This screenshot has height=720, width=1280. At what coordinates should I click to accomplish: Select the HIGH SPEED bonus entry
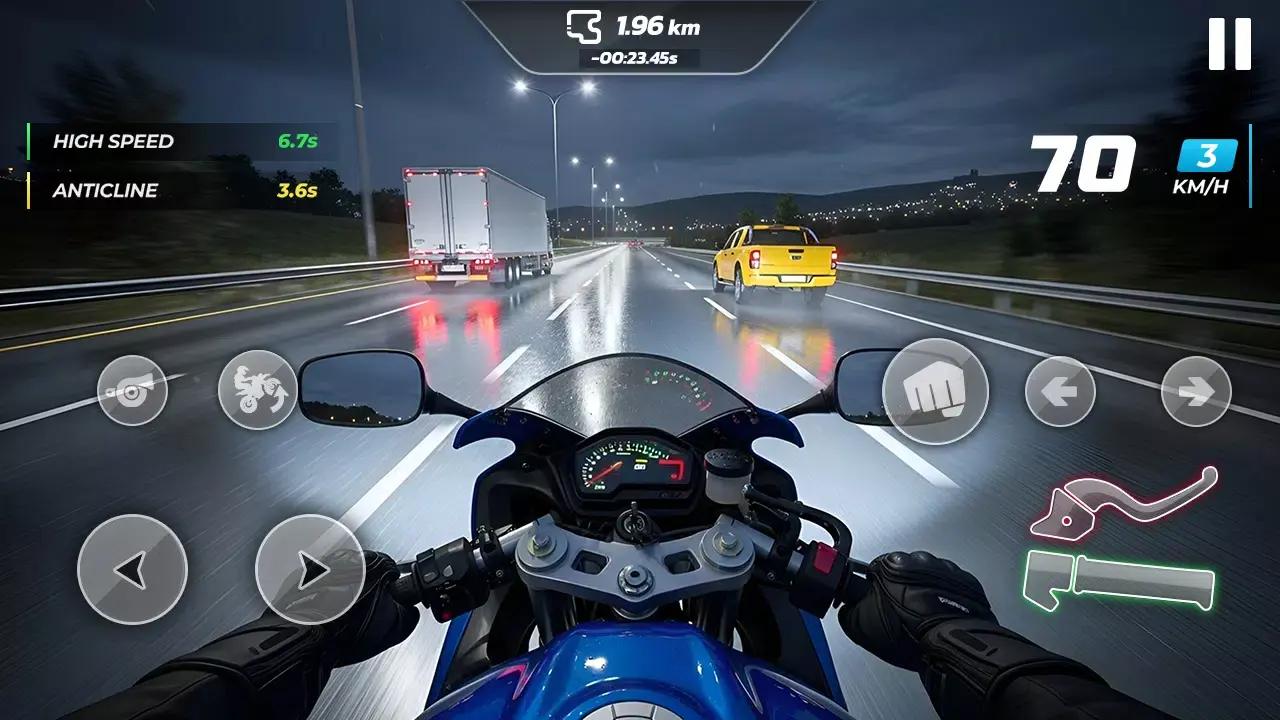coord(115,141)
